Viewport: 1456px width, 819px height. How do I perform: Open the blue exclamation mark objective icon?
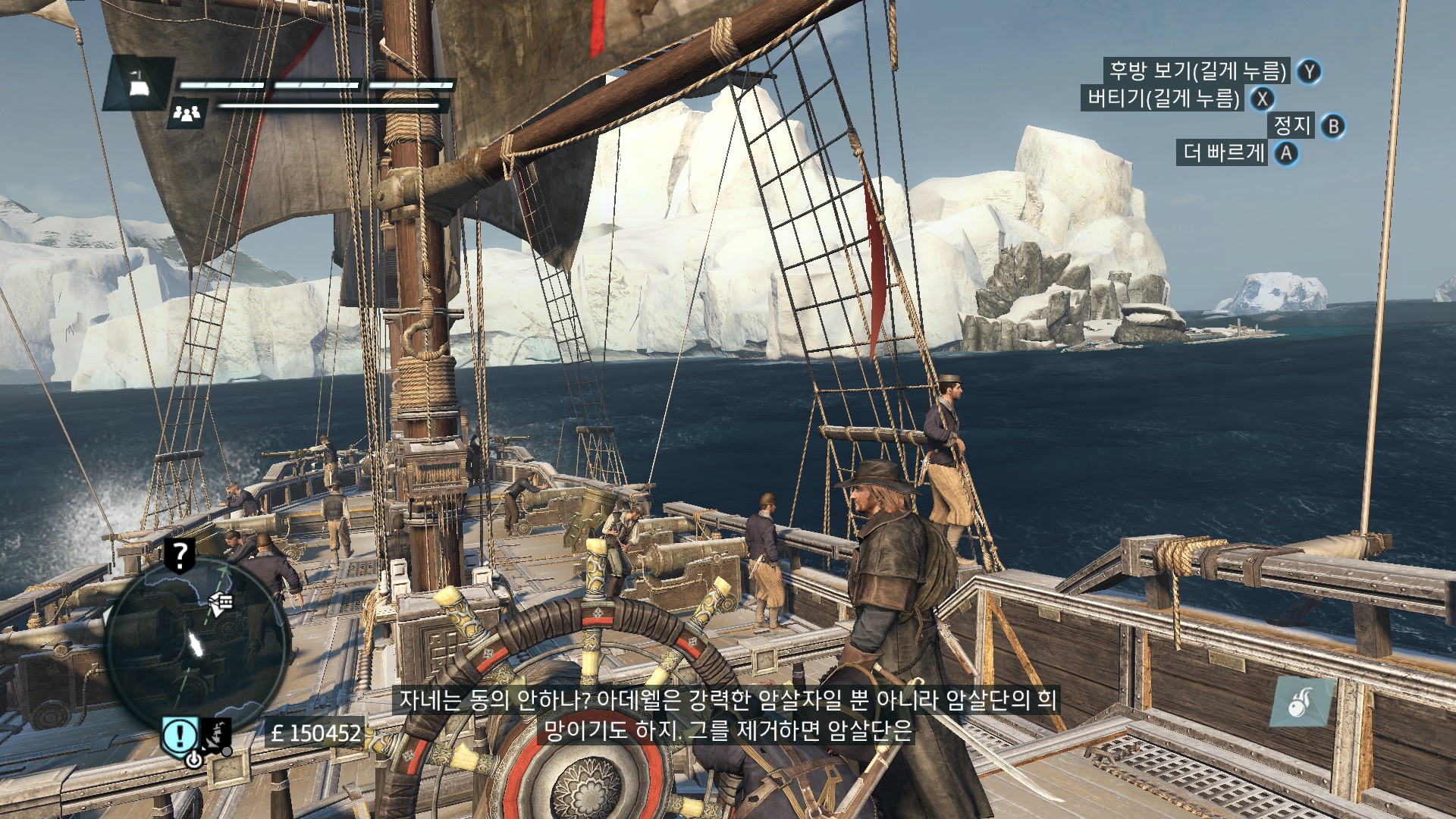click(x=180, y=734)
